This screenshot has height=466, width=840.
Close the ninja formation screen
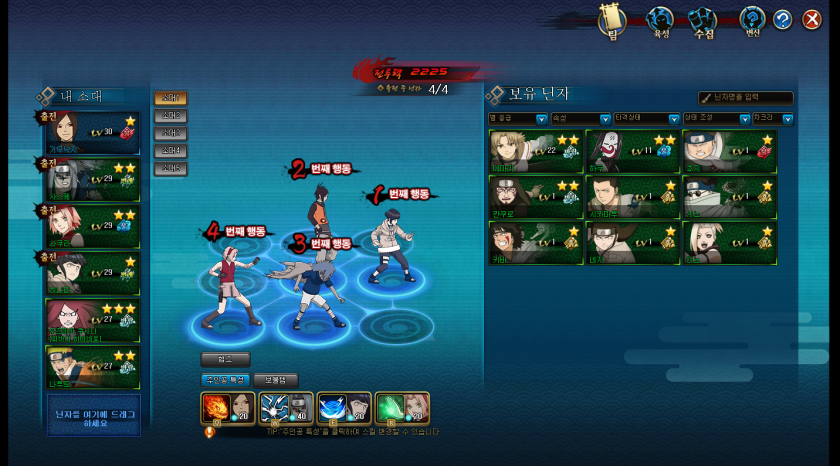[812, 19]
